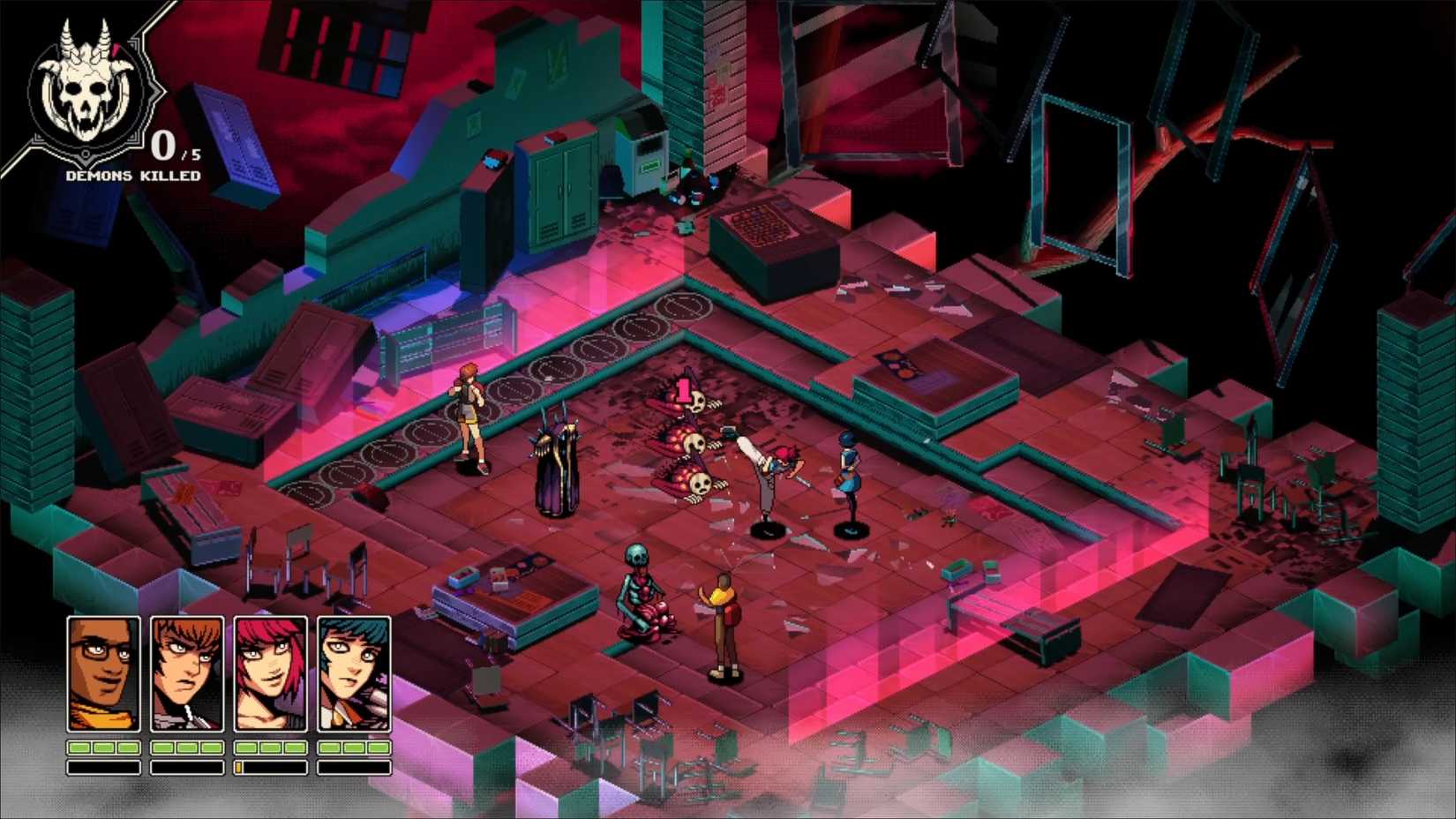Click the yellow action bar under the pink-haired portrait
Viewport: 1456px width, 819px height.
coord(241,766)
